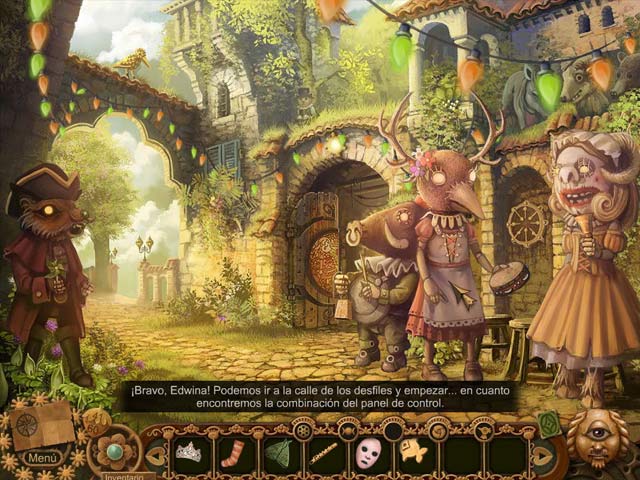This screenshot has width=640, height=480.
Task: Select the white mask inventory item
Action: pyautogui.click(x=368, y=452)
